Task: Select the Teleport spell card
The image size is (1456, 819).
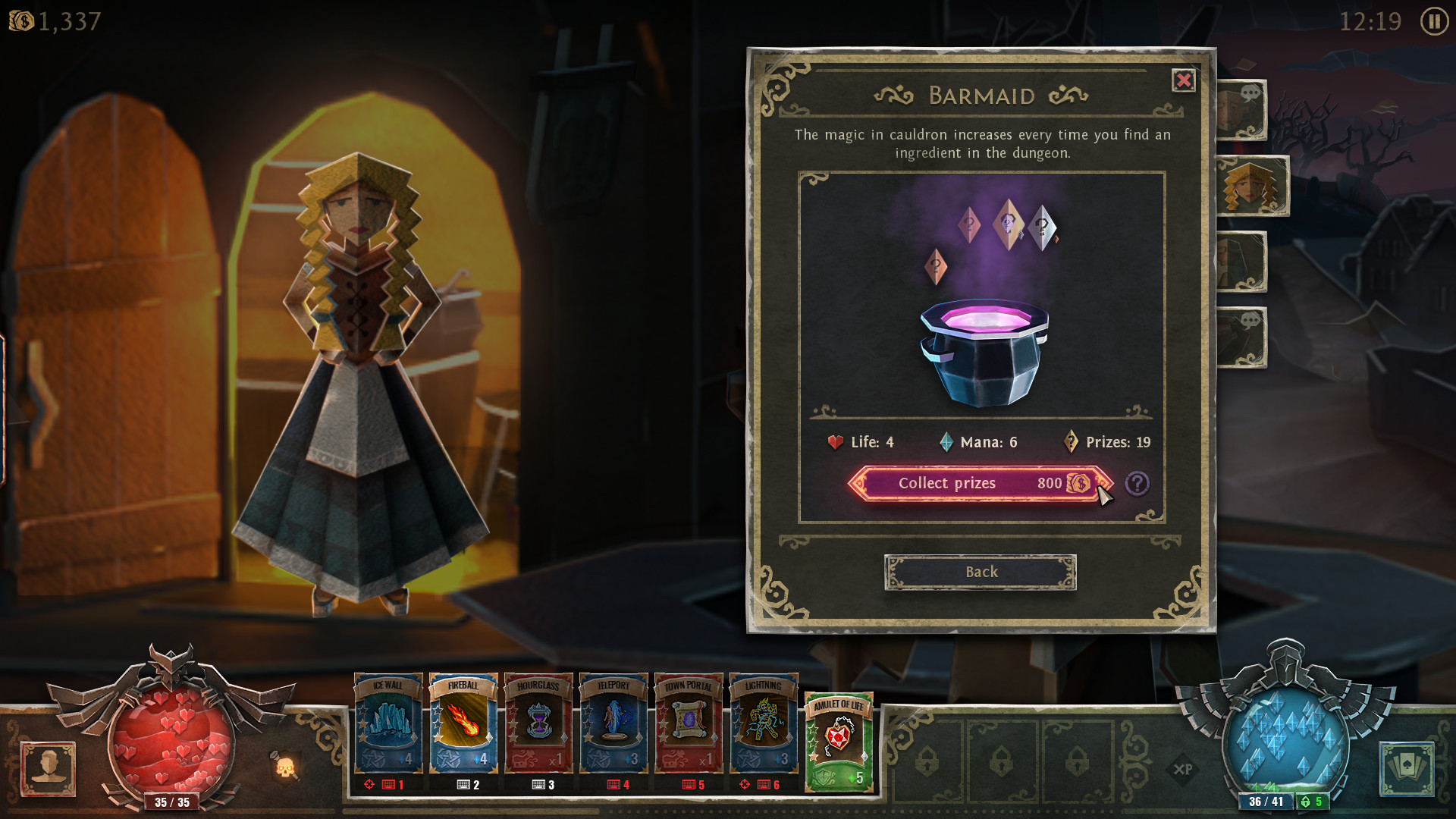Action: point(613,724)
